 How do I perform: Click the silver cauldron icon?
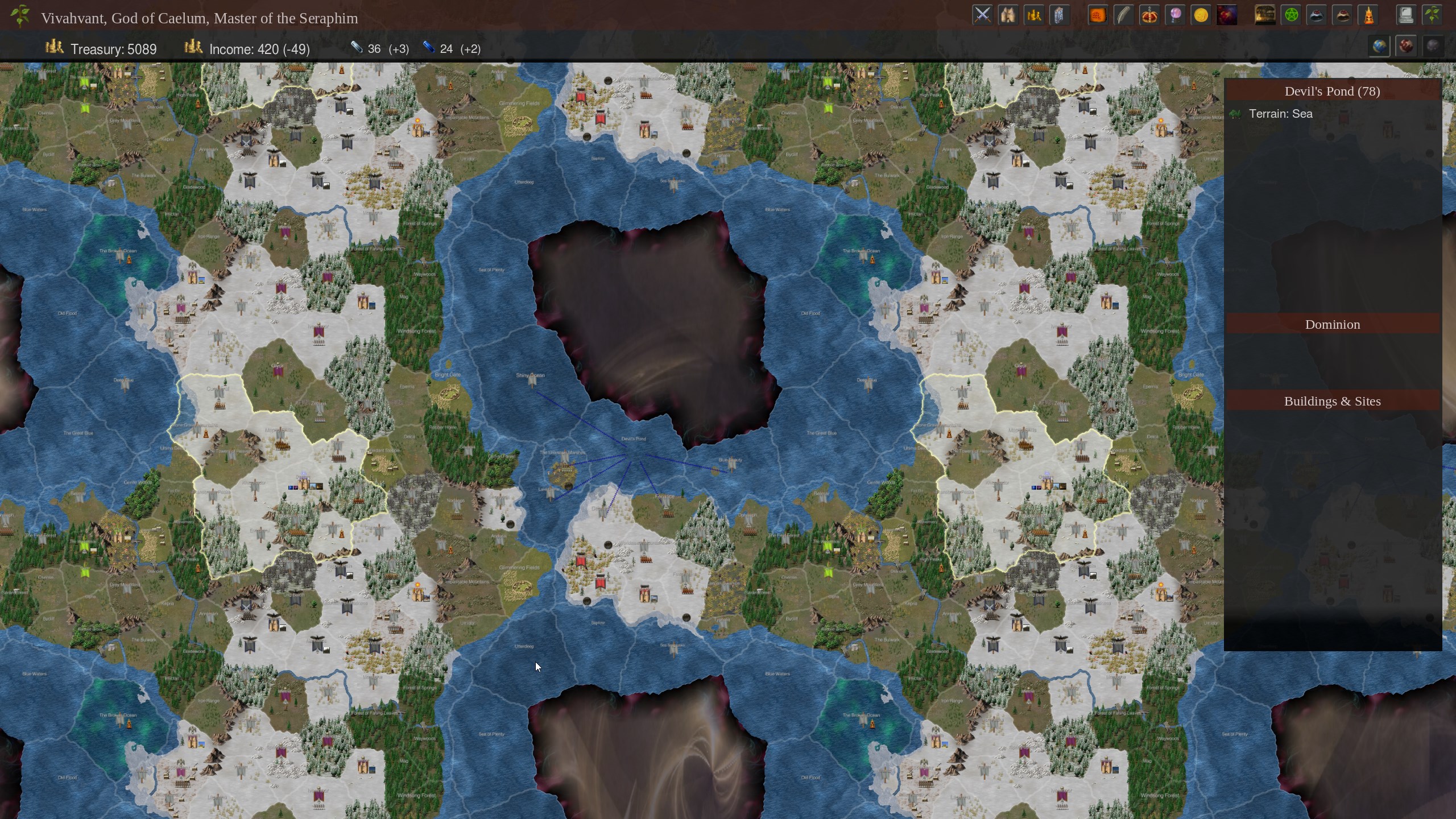1317,15
